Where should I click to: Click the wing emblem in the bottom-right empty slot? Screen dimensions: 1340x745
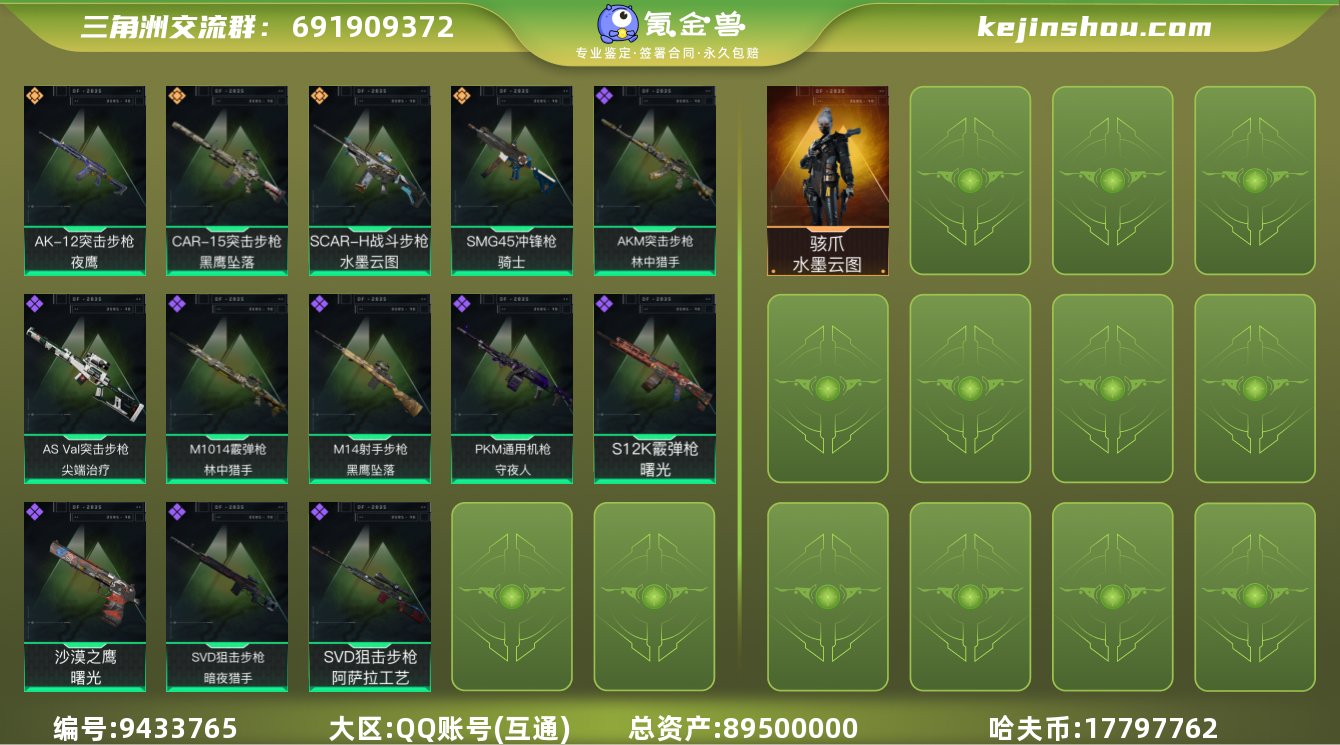coord(1253,596)
